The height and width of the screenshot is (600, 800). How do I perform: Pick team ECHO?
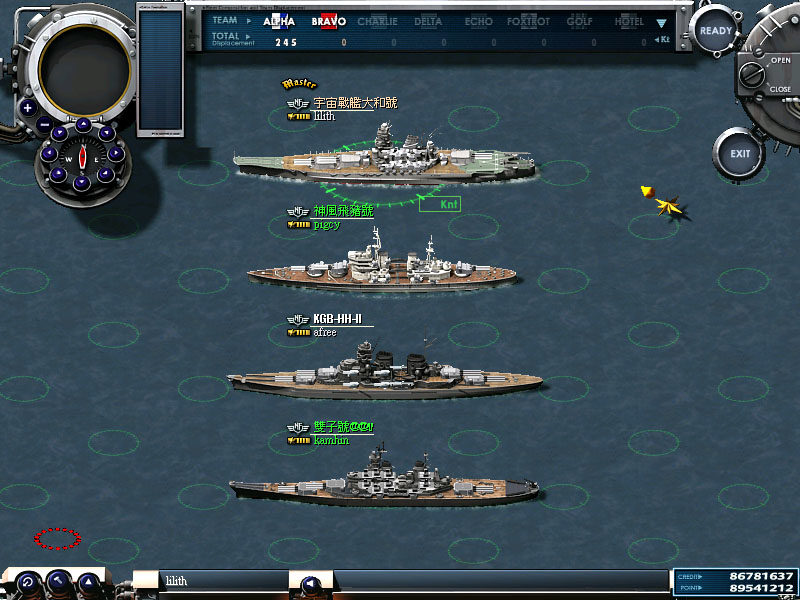point(478,21)
